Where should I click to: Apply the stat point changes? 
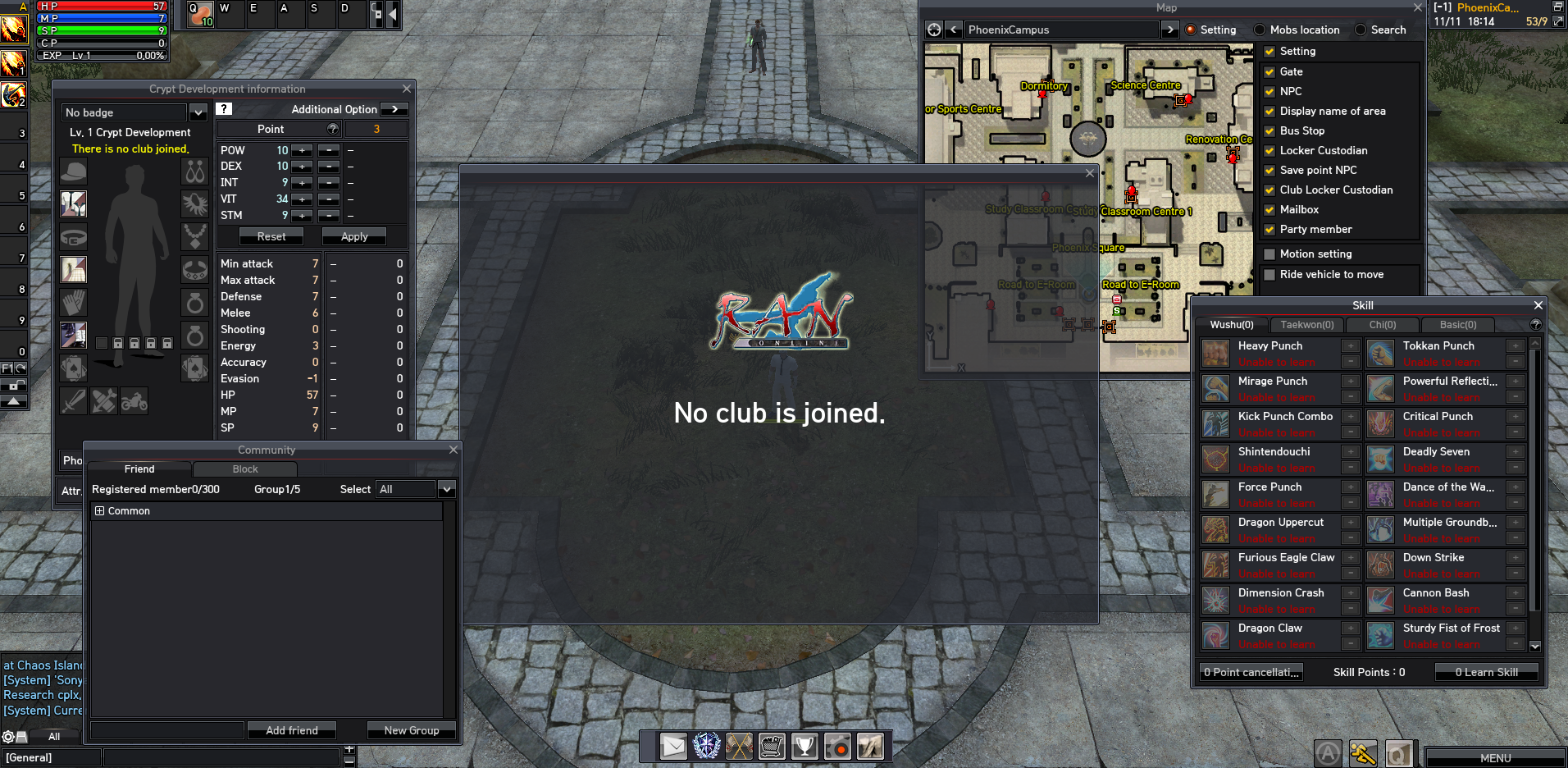tap(354, 236)
